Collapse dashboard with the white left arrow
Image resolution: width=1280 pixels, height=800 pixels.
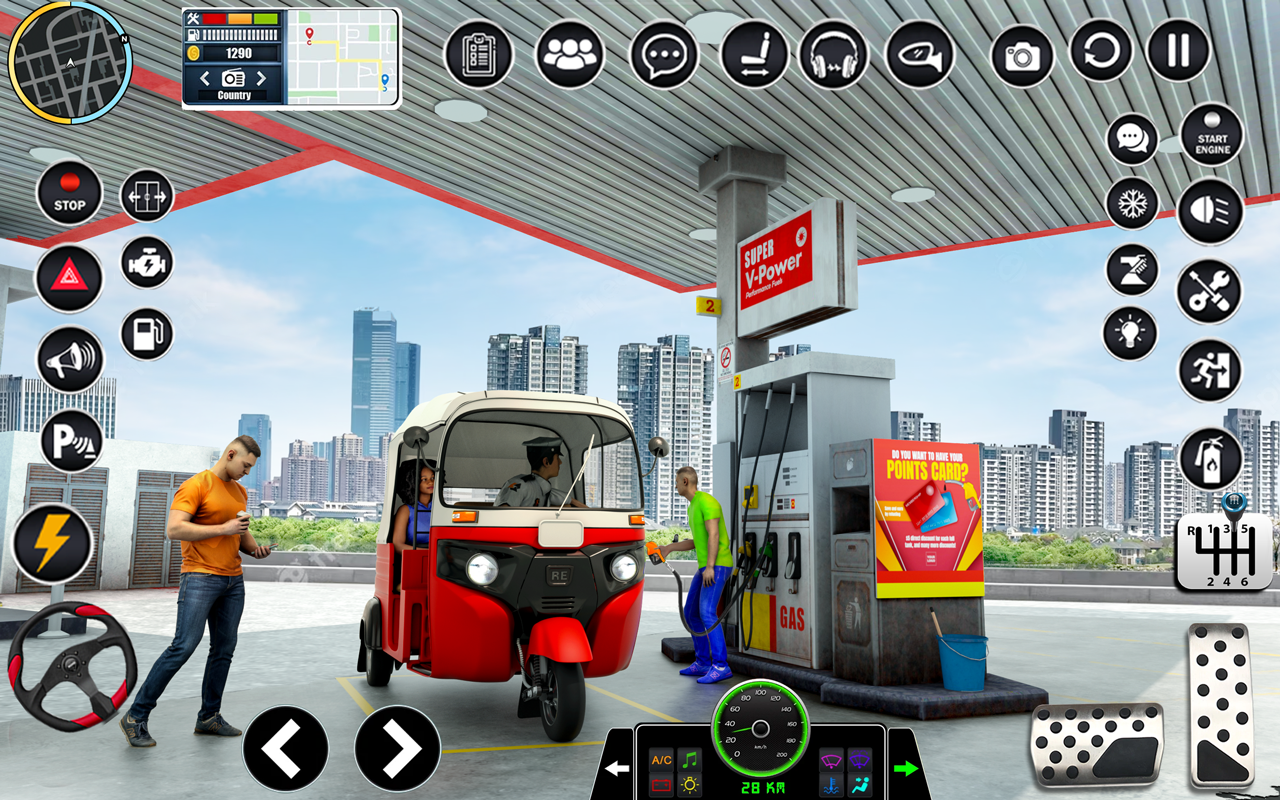pos(617,768)
